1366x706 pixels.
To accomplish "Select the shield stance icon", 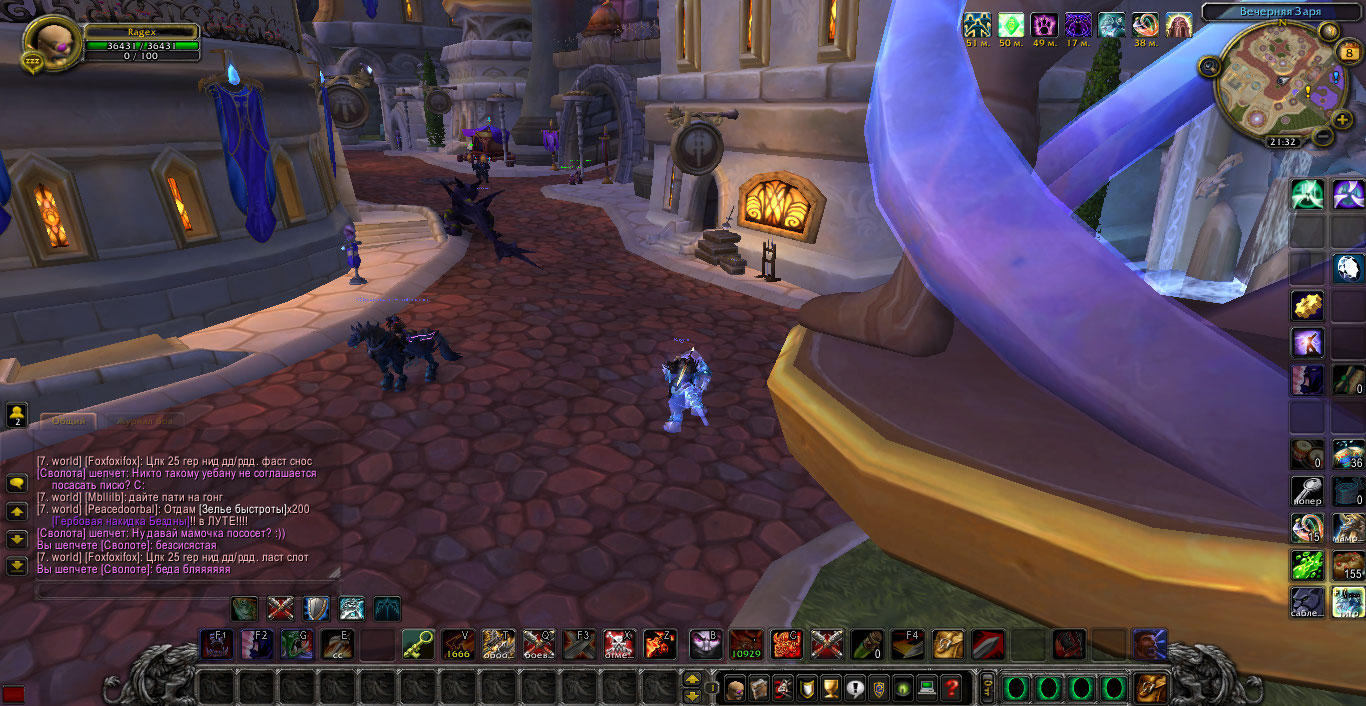I will (315, 608).
